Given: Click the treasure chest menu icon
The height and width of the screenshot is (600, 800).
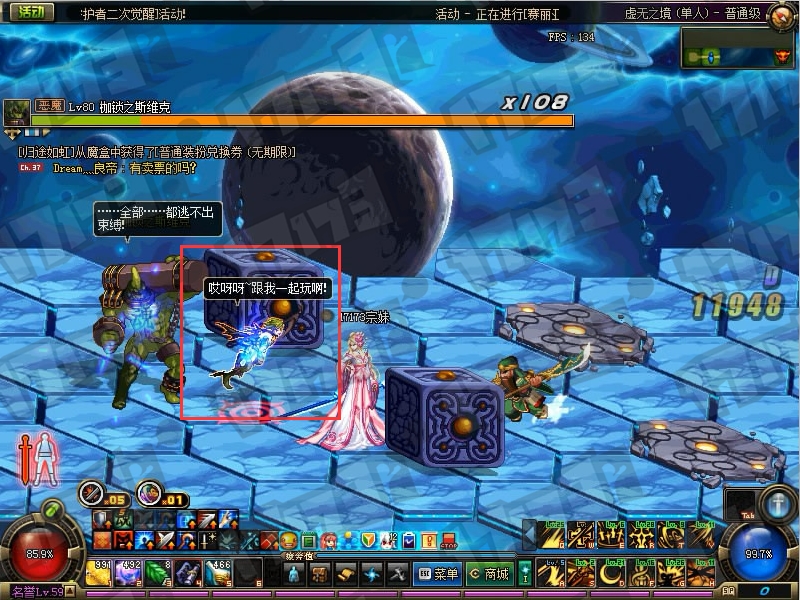Looking at the screenshot, I should (320, 573).
